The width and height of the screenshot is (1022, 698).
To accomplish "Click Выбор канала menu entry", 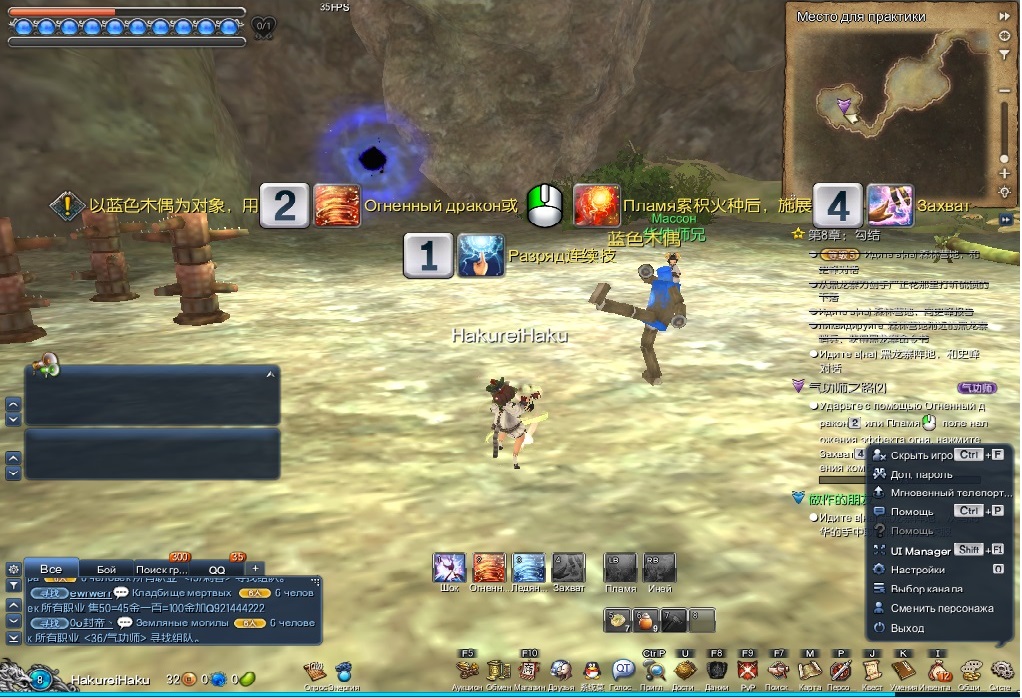I will tap(926, 589).
